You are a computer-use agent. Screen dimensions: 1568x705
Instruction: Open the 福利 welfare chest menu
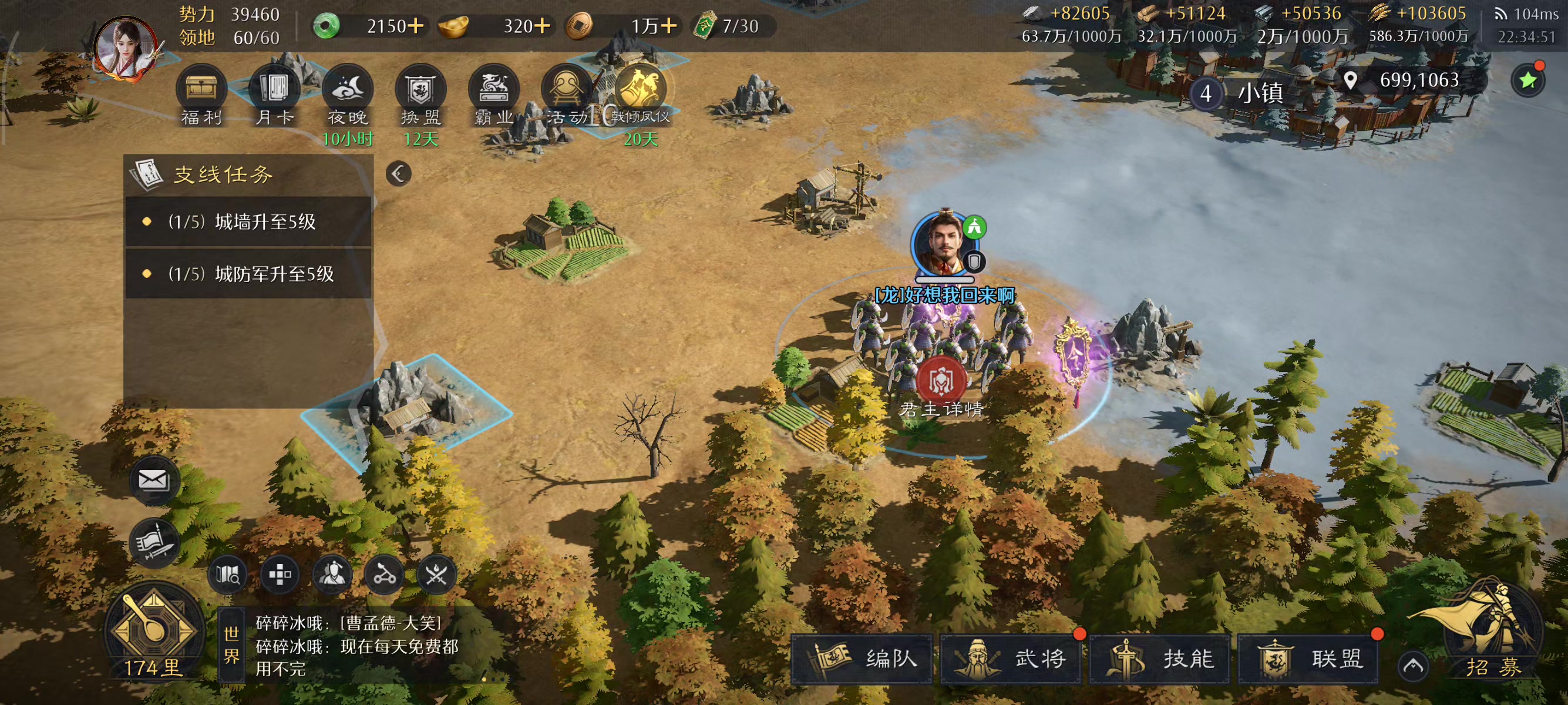(x=201, y=91)
